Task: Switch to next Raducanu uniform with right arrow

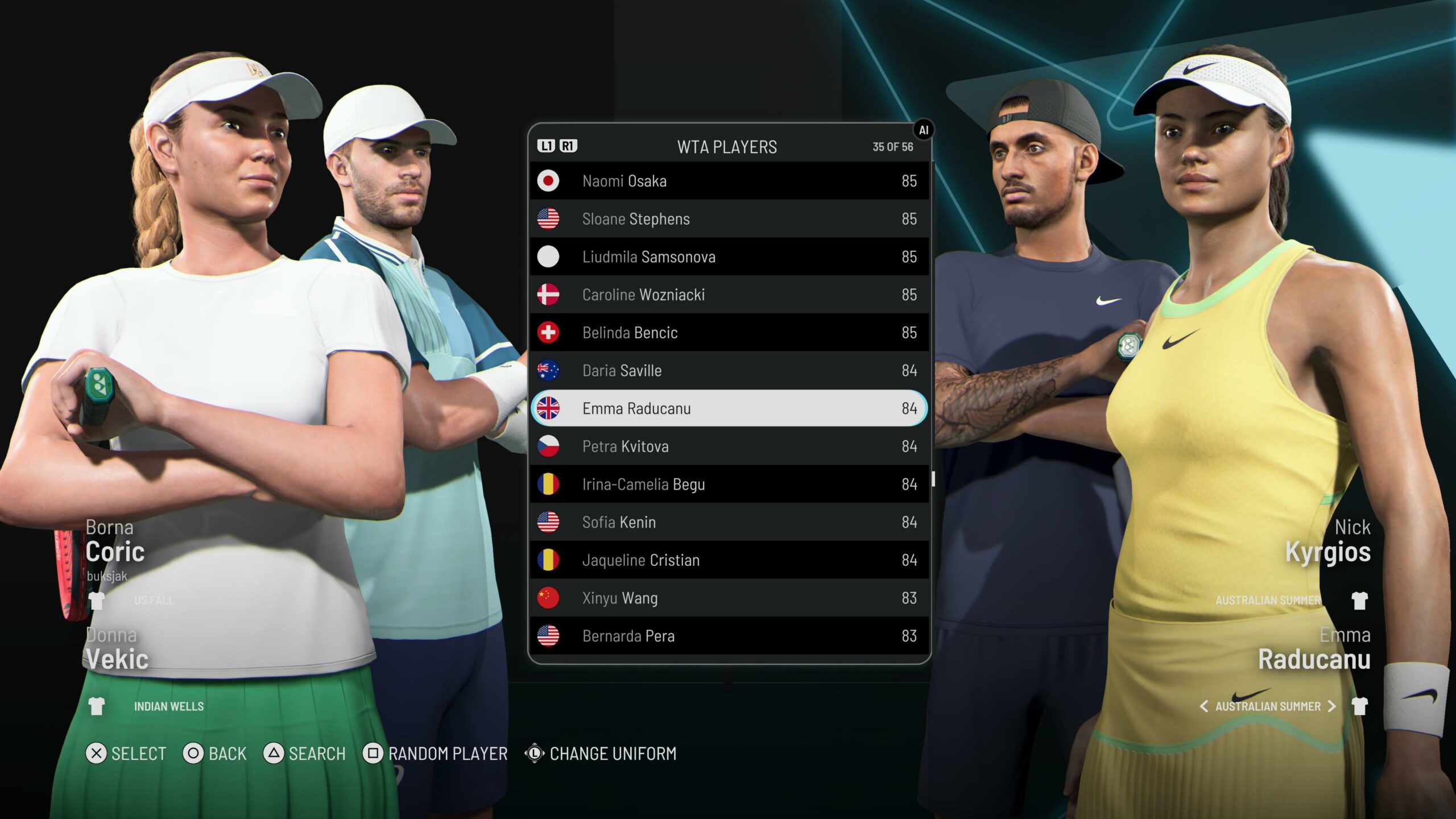Action: point(1331,706)
